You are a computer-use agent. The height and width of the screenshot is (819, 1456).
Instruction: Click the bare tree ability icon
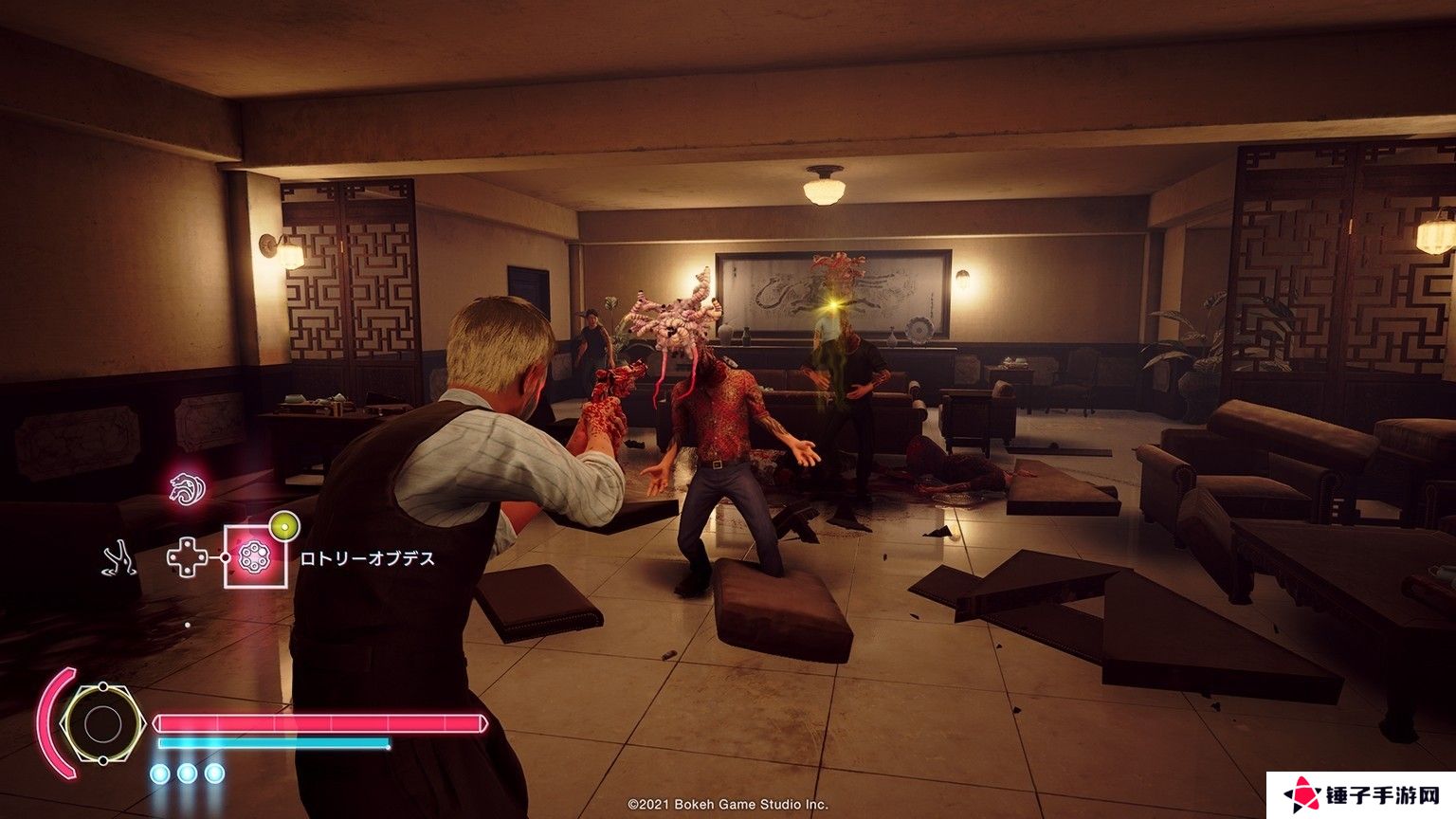(120, 558)
